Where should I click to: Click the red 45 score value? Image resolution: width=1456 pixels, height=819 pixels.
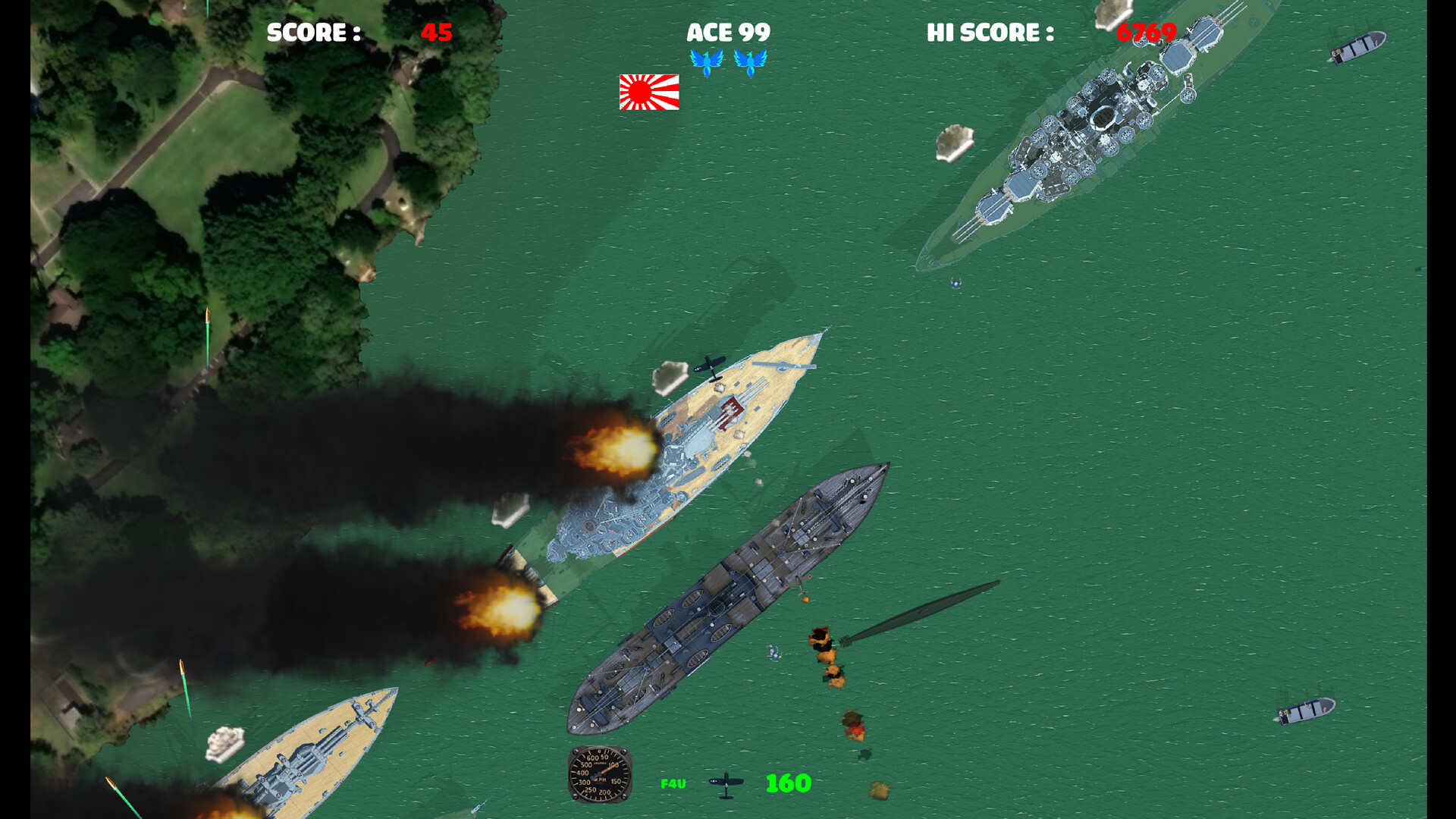[435, 33]
